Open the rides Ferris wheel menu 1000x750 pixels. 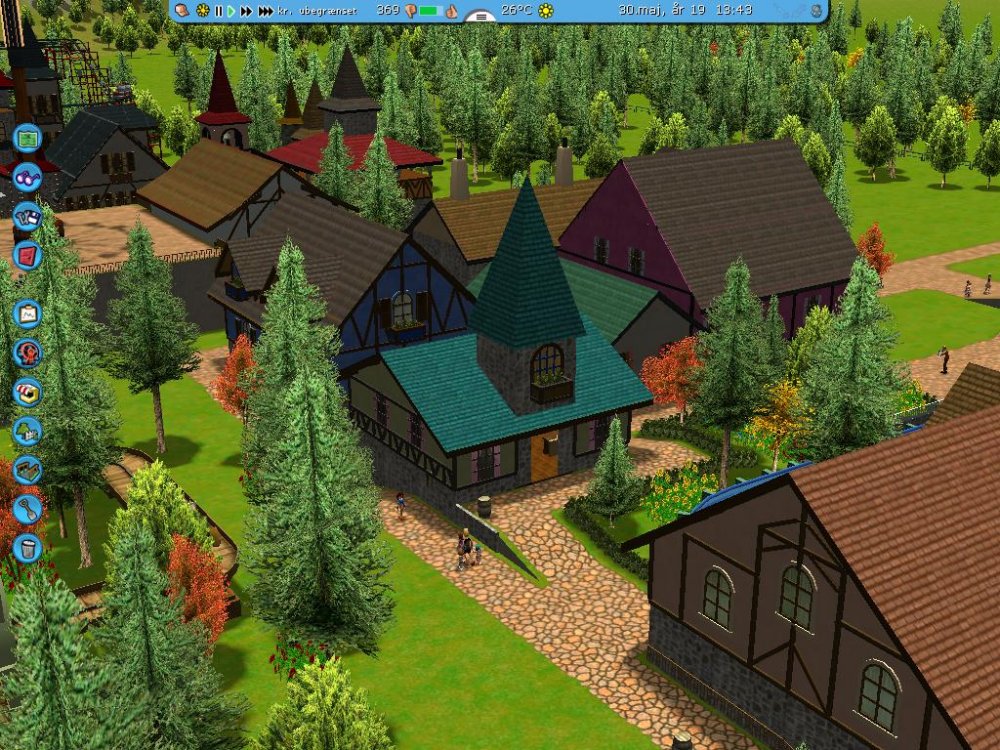pos(27,352)
